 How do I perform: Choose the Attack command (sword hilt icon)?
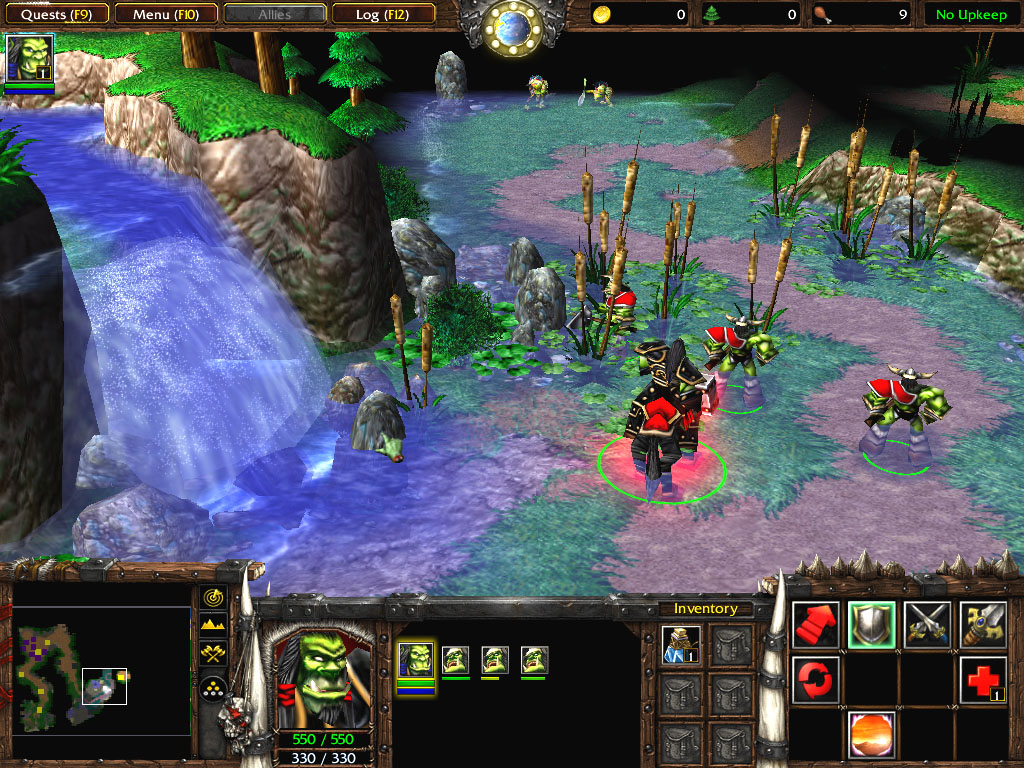(x=983, y=624)
